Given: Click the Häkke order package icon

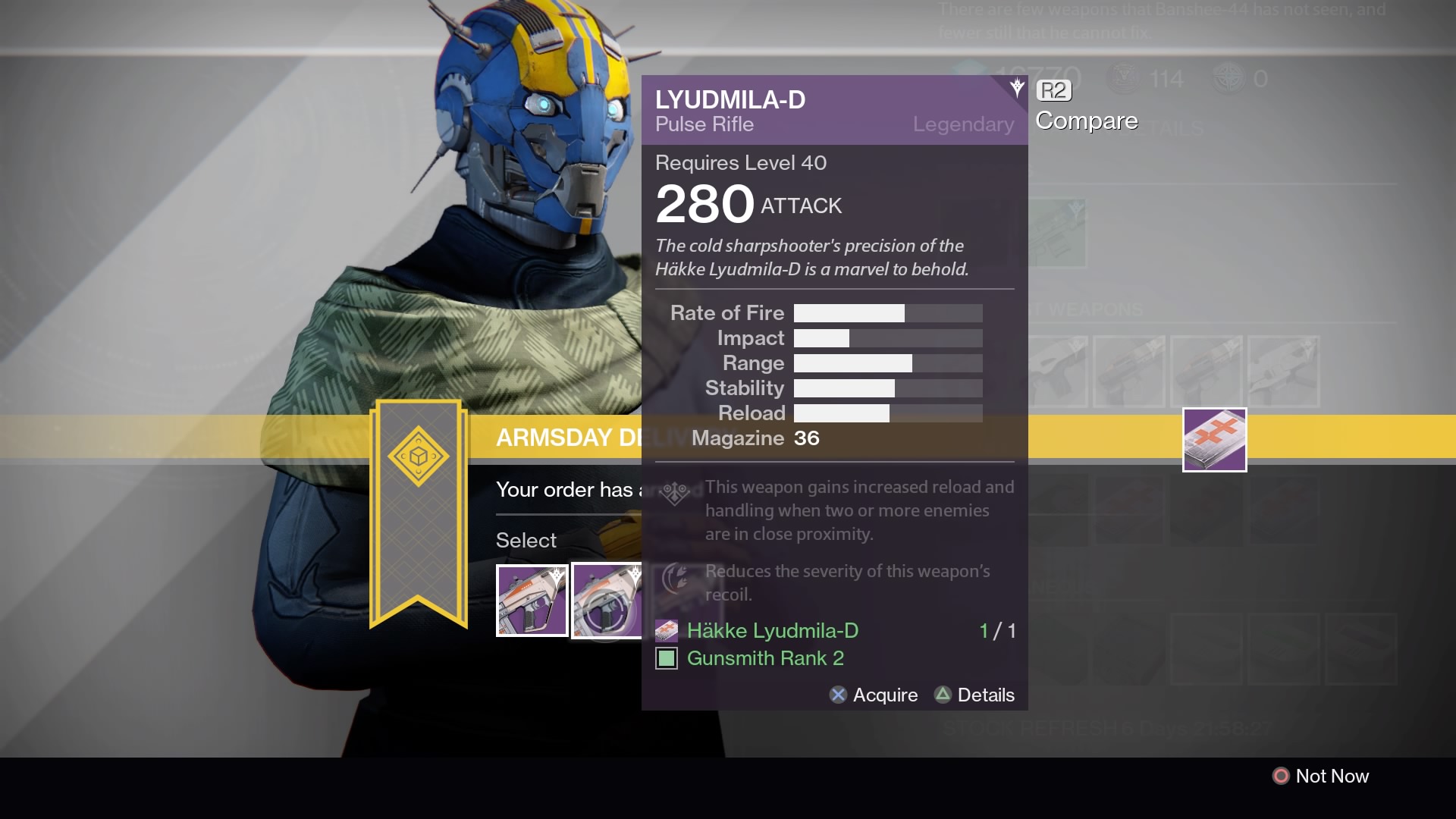Looking at the screenshot, I should 1214,440.
